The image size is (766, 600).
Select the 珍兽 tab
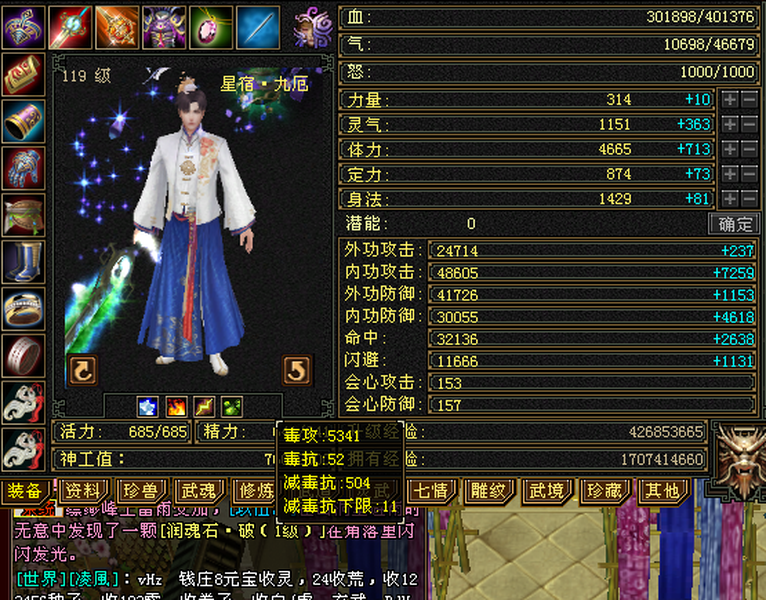[x=140, y=491]
